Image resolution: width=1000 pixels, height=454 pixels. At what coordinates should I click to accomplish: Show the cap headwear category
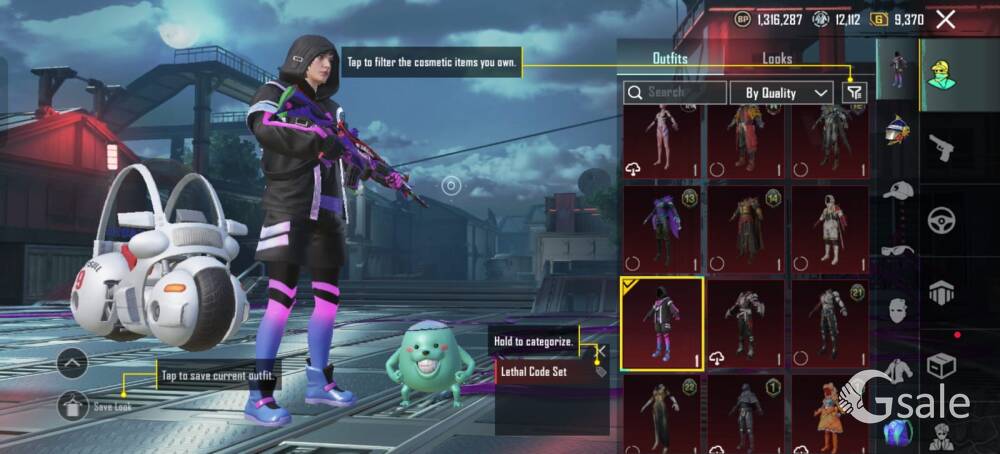(x=897, y=190)
